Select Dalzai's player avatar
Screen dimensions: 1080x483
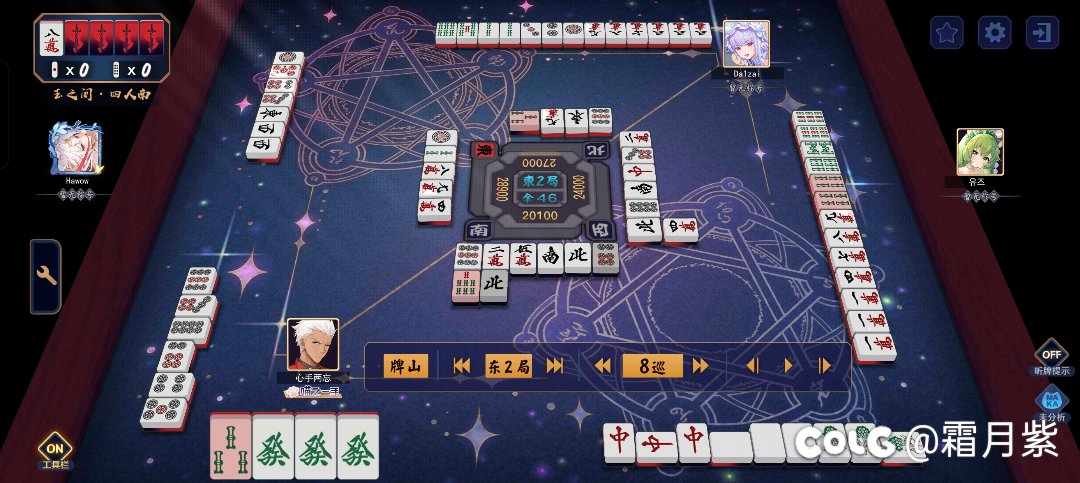[746, 44]
